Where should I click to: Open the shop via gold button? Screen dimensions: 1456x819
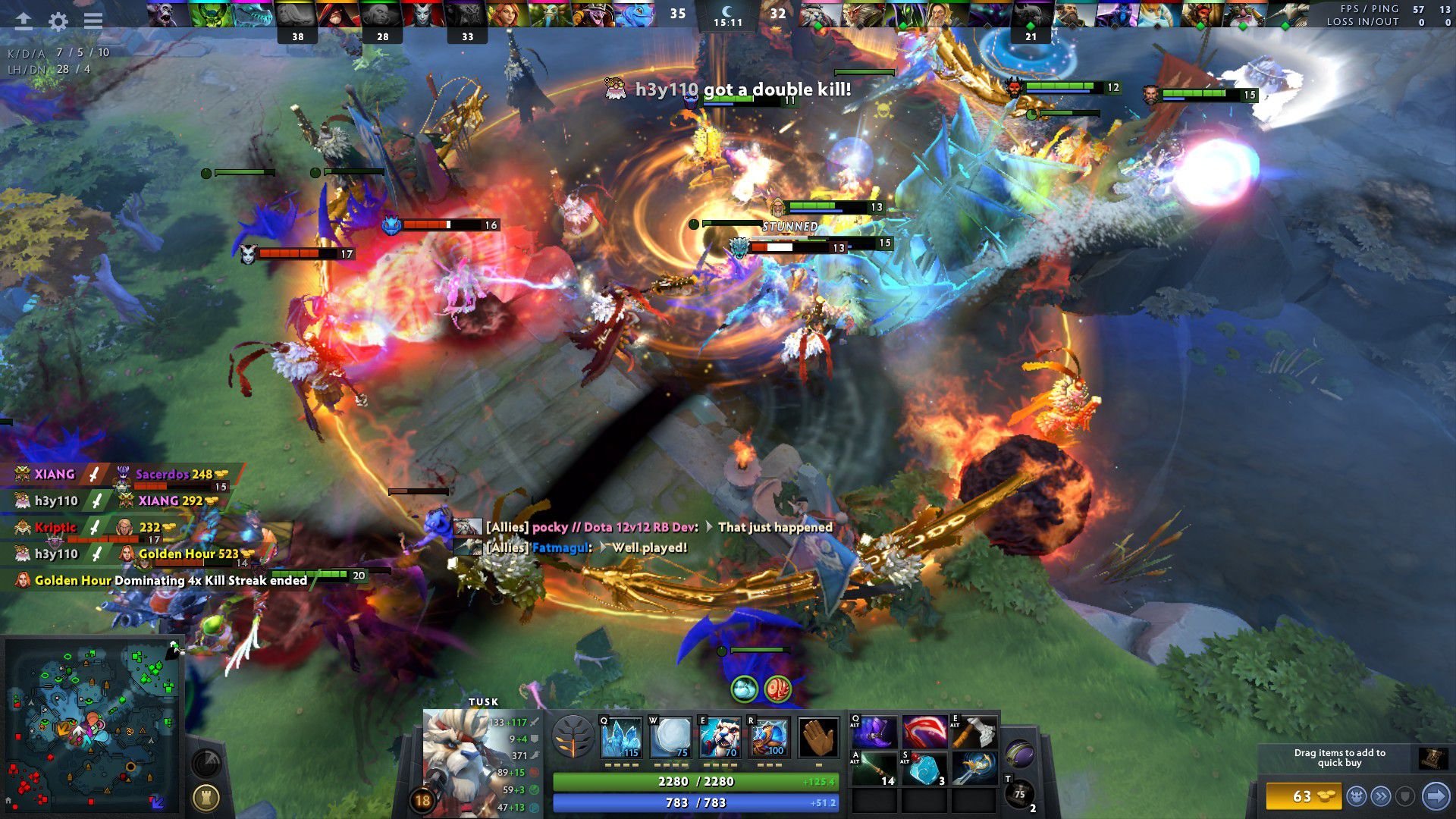[1303, 796]
